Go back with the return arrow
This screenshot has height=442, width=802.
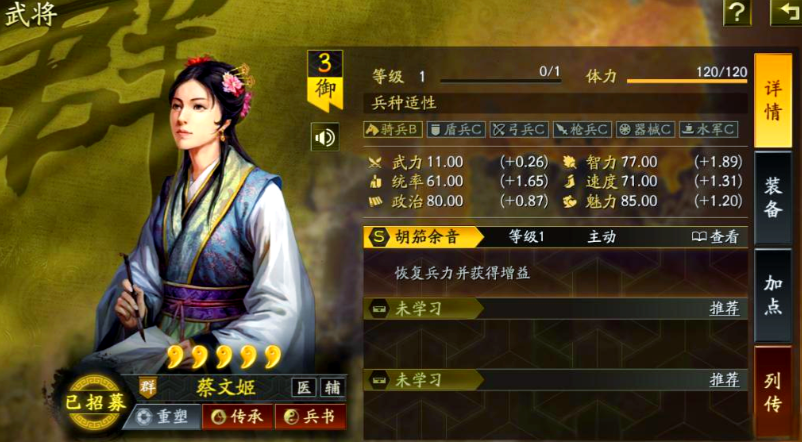coord(785,12)
